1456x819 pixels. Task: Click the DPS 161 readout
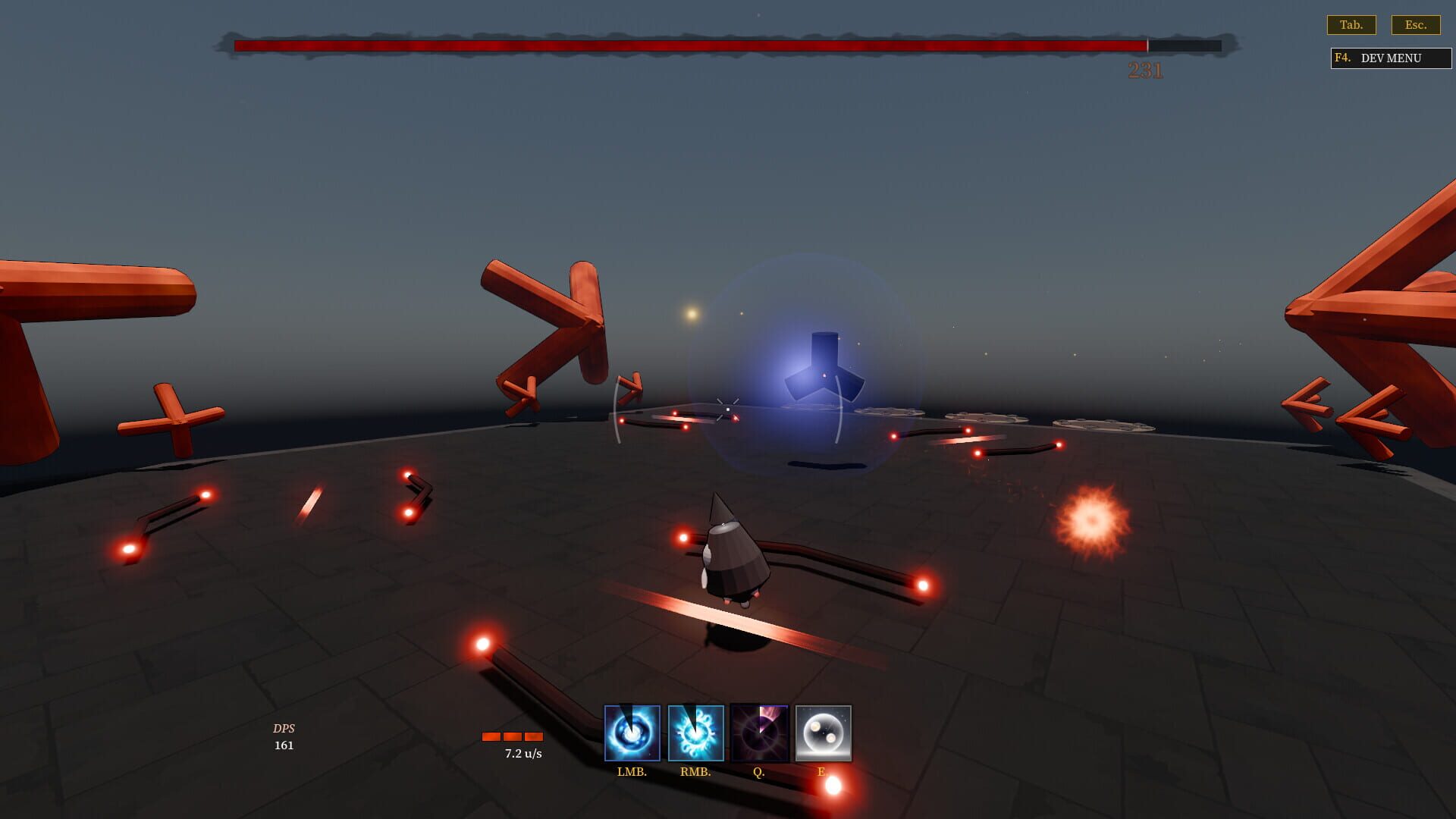click(284, 736)
